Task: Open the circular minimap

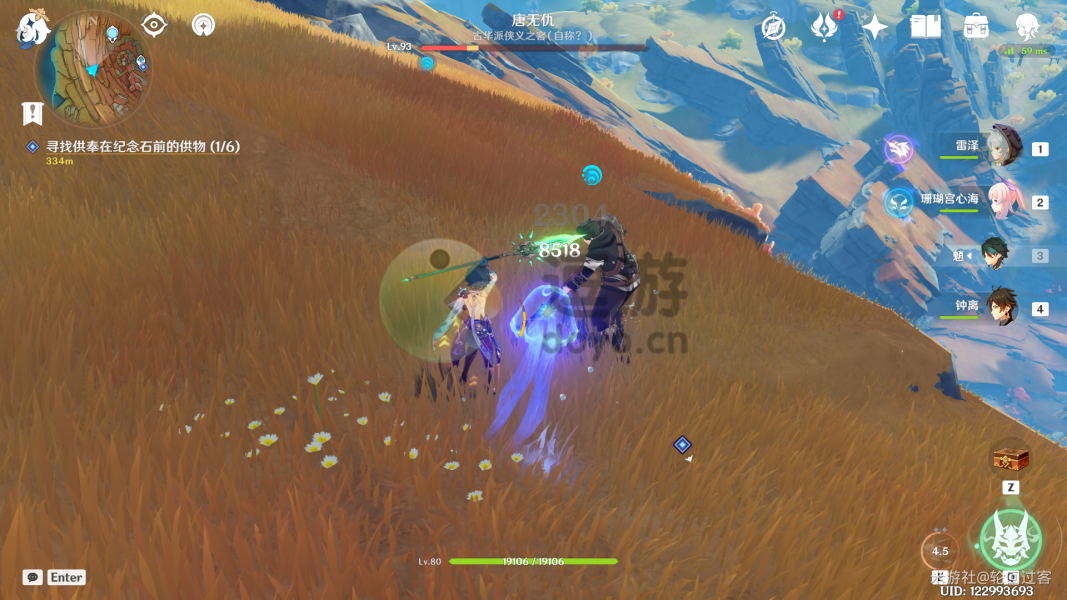Action: pos(92,68)
